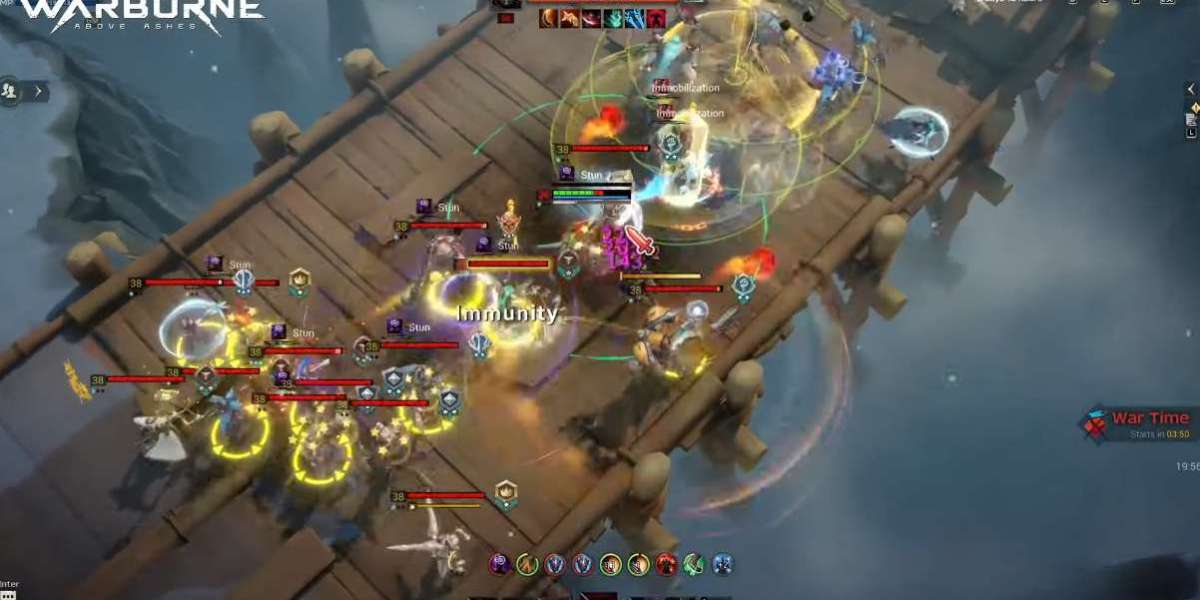1200x600 pixels.
Task: Activate the orange blade green-ringed skill
Action: [527, 565]
